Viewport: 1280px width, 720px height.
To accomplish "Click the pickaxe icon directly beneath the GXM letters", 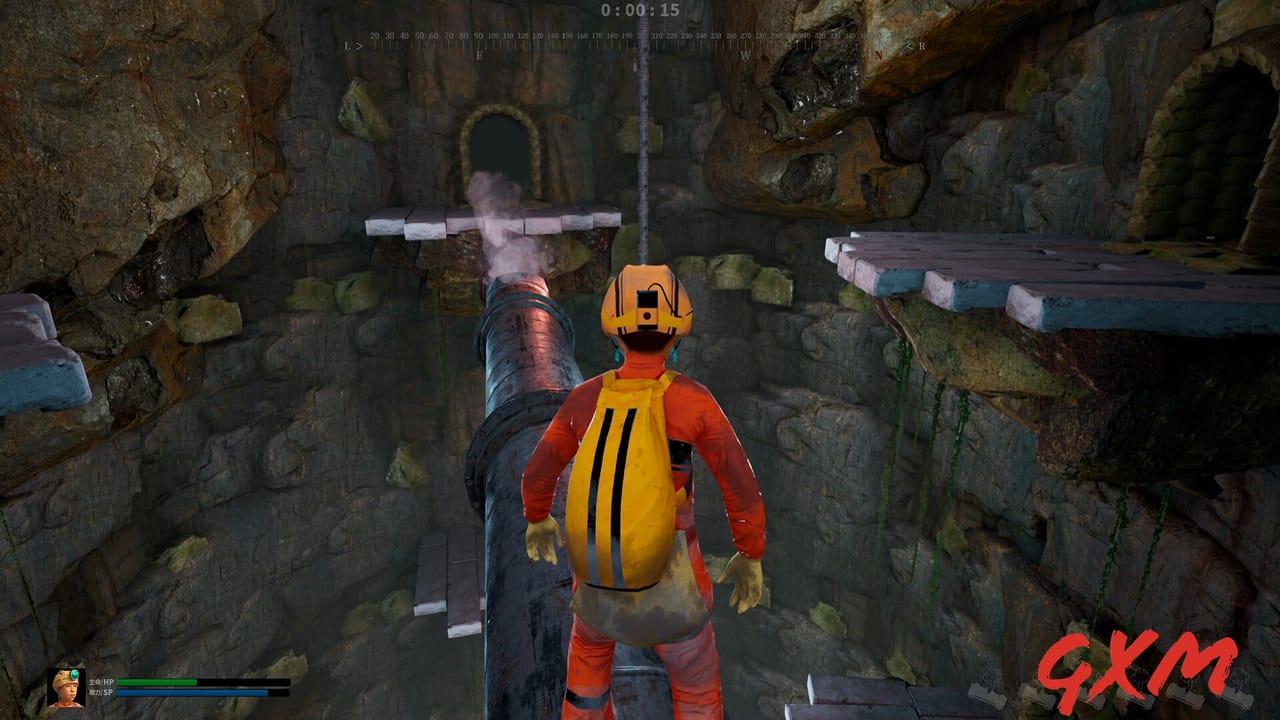I will pos(1140,700).
